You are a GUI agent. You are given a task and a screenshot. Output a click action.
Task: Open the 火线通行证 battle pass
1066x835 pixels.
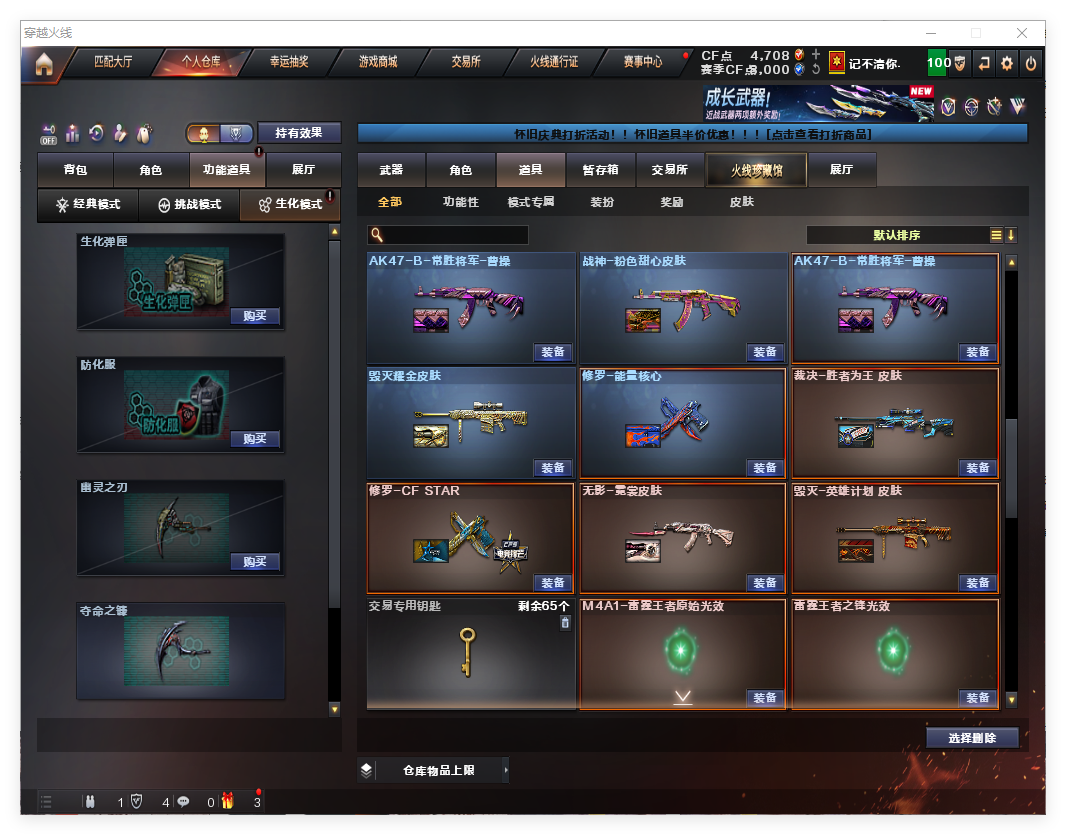pos(554,62)
